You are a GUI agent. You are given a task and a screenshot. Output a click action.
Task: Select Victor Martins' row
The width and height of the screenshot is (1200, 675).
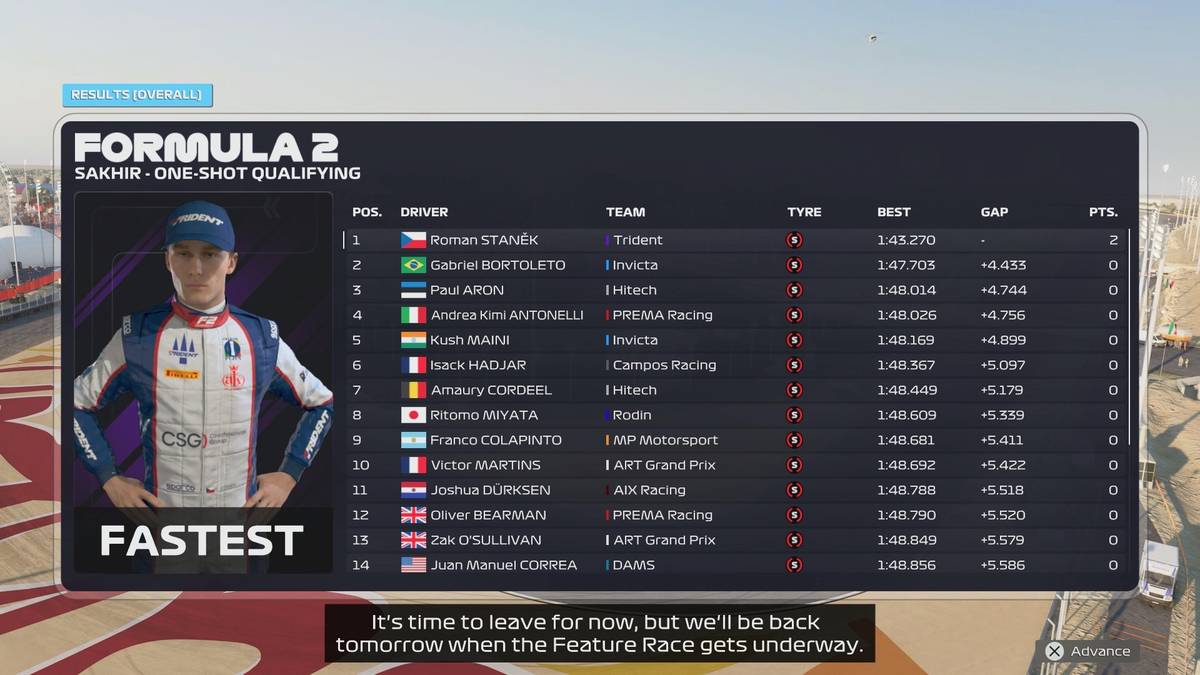point(735,465)
